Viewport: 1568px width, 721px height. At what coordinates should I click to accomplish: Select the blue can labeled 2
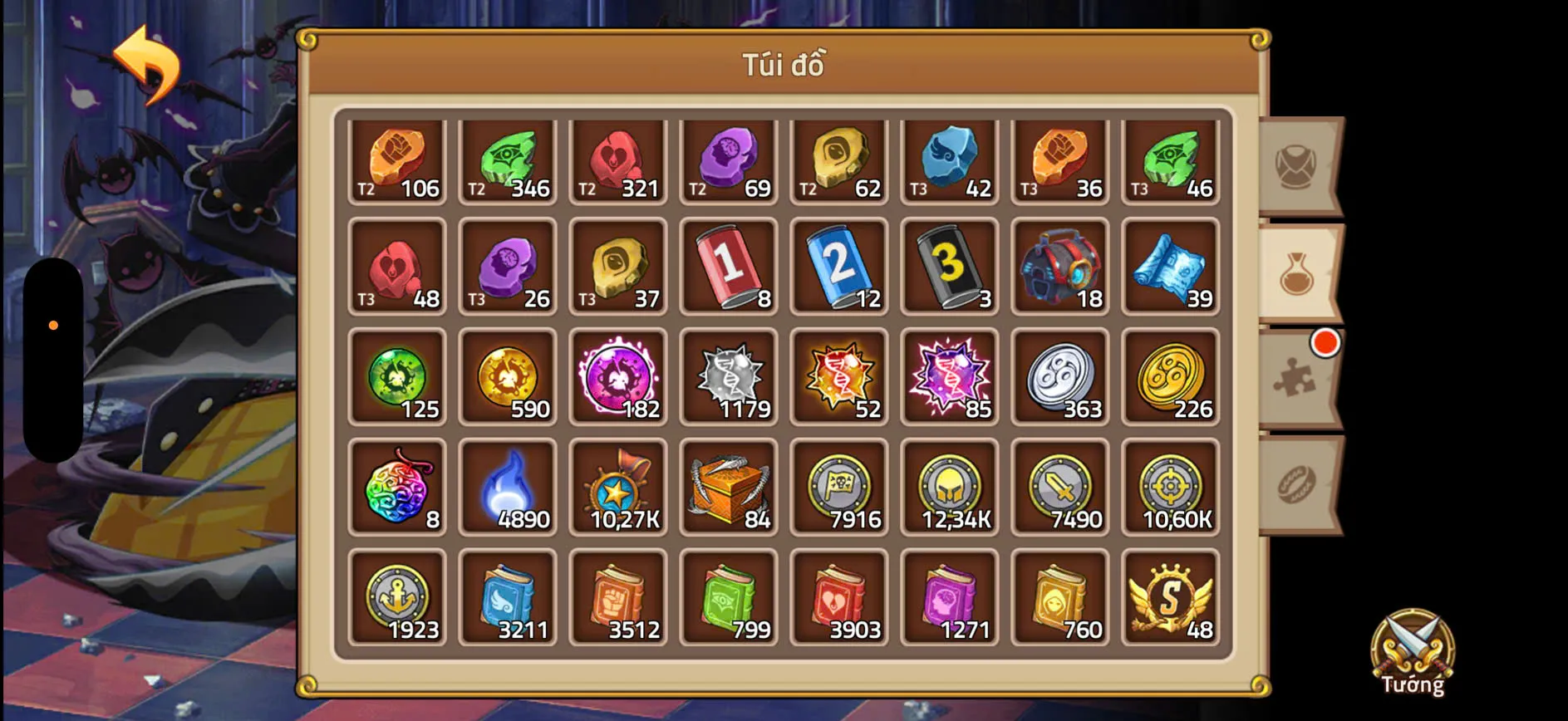(839, 266)
